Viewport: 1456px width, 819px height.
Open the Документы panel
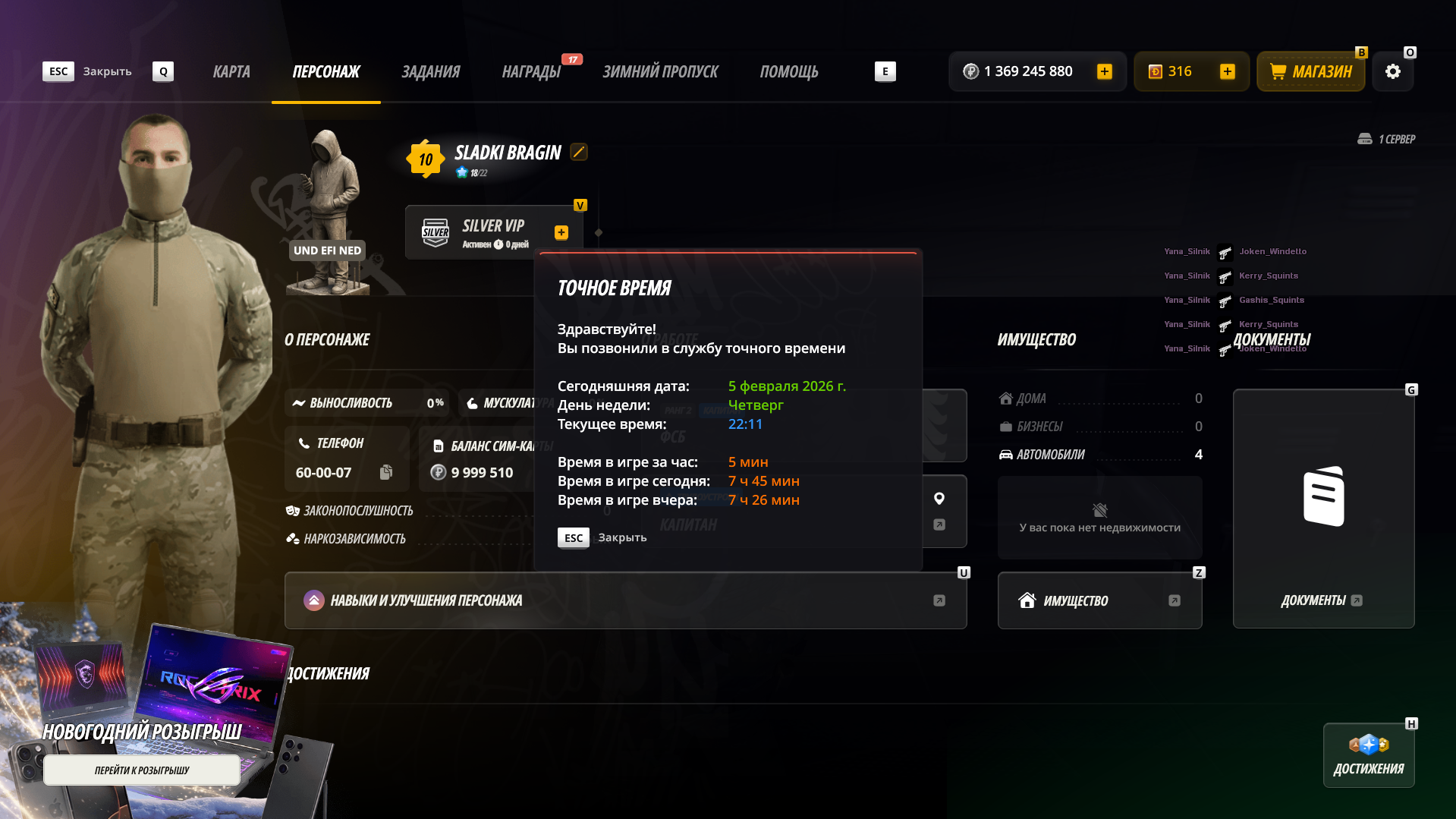1323,509
